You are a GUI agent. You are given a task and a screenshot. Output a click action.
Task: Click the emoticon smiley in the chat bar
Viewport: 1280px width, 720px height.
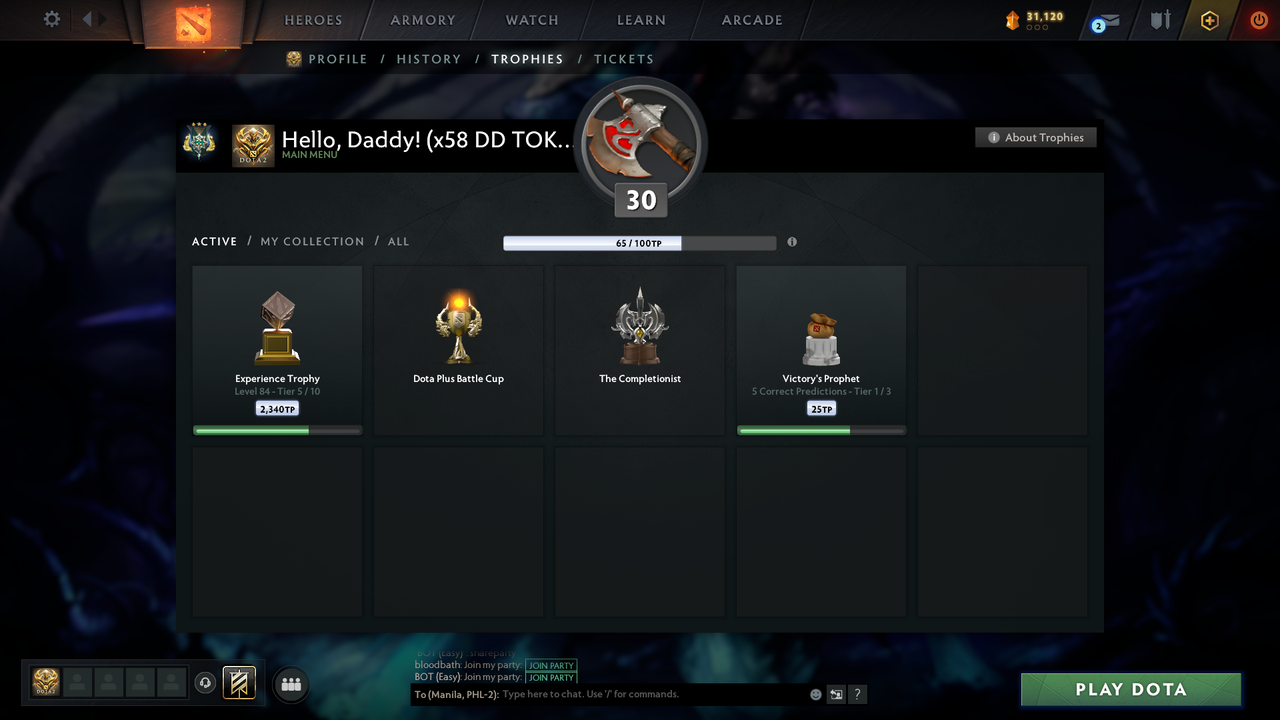point(815,693)
